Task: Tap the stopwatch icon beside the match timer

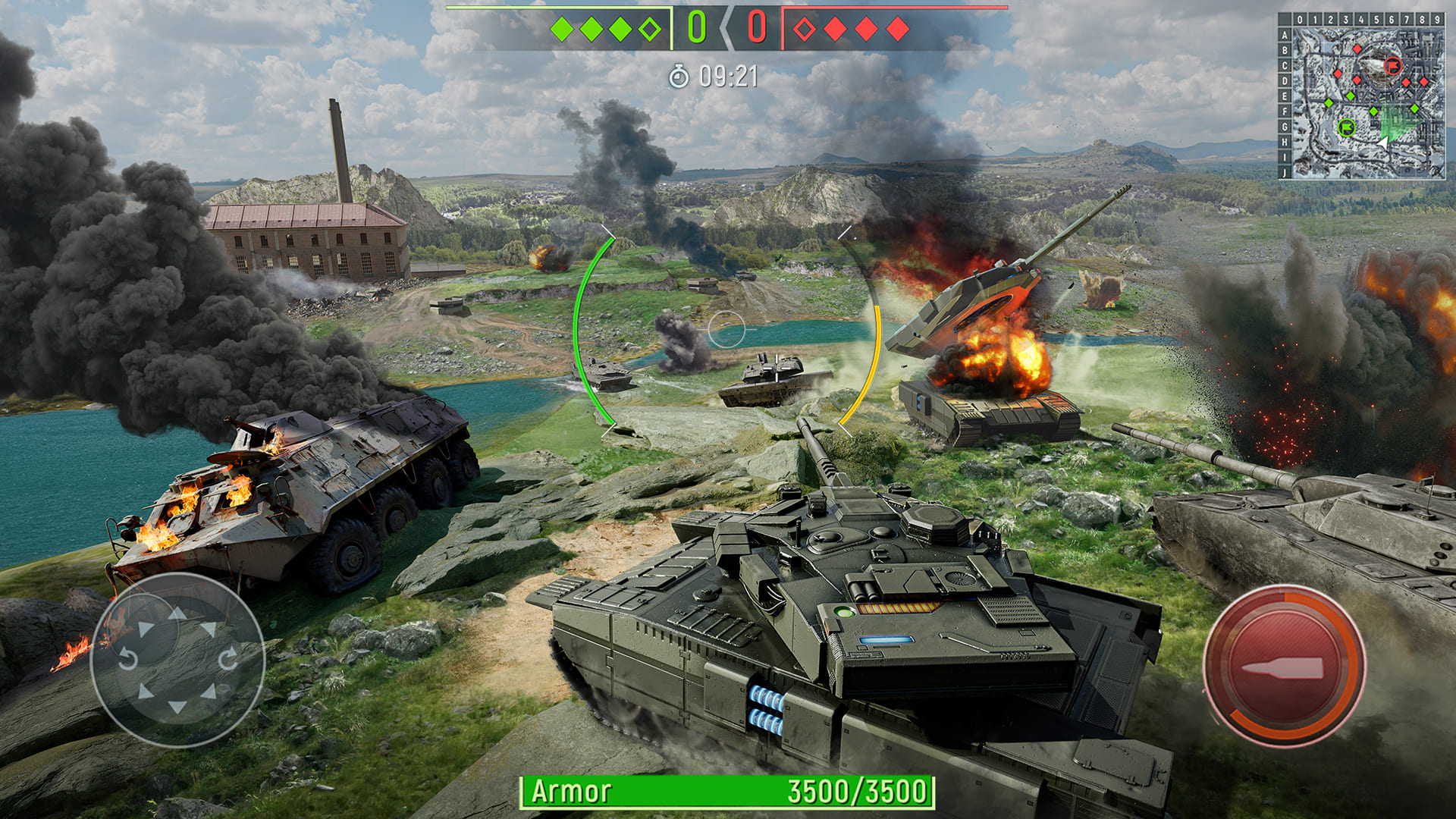Action: (x=679, y=76)
